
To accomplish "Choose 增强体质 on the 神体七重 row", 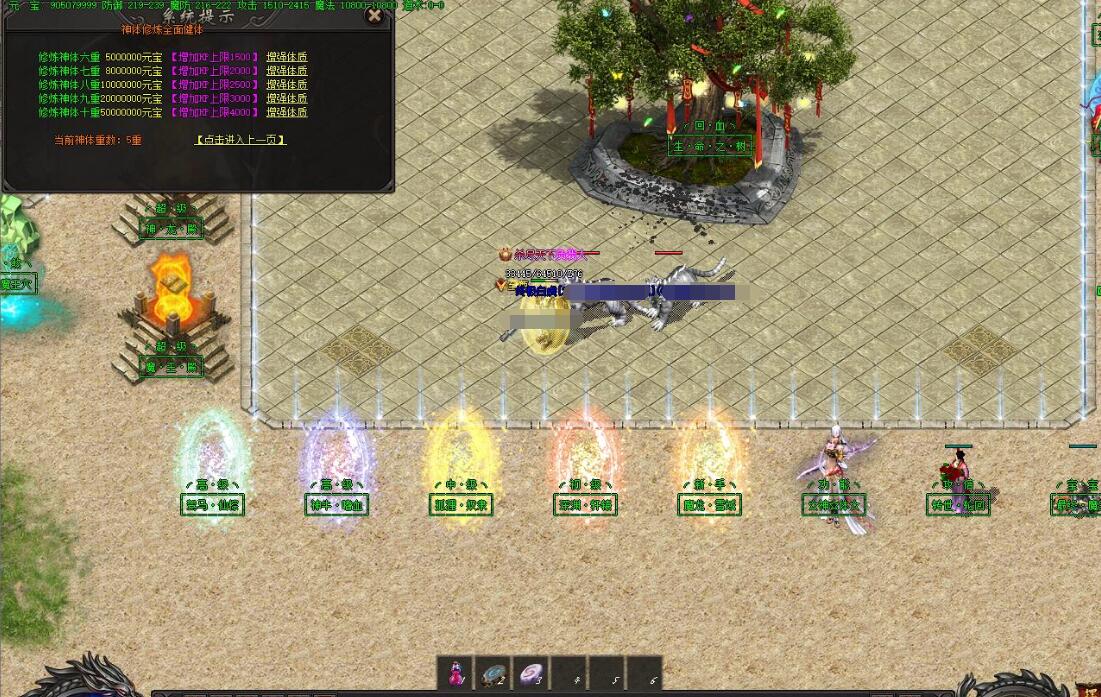I will [287, 71].
